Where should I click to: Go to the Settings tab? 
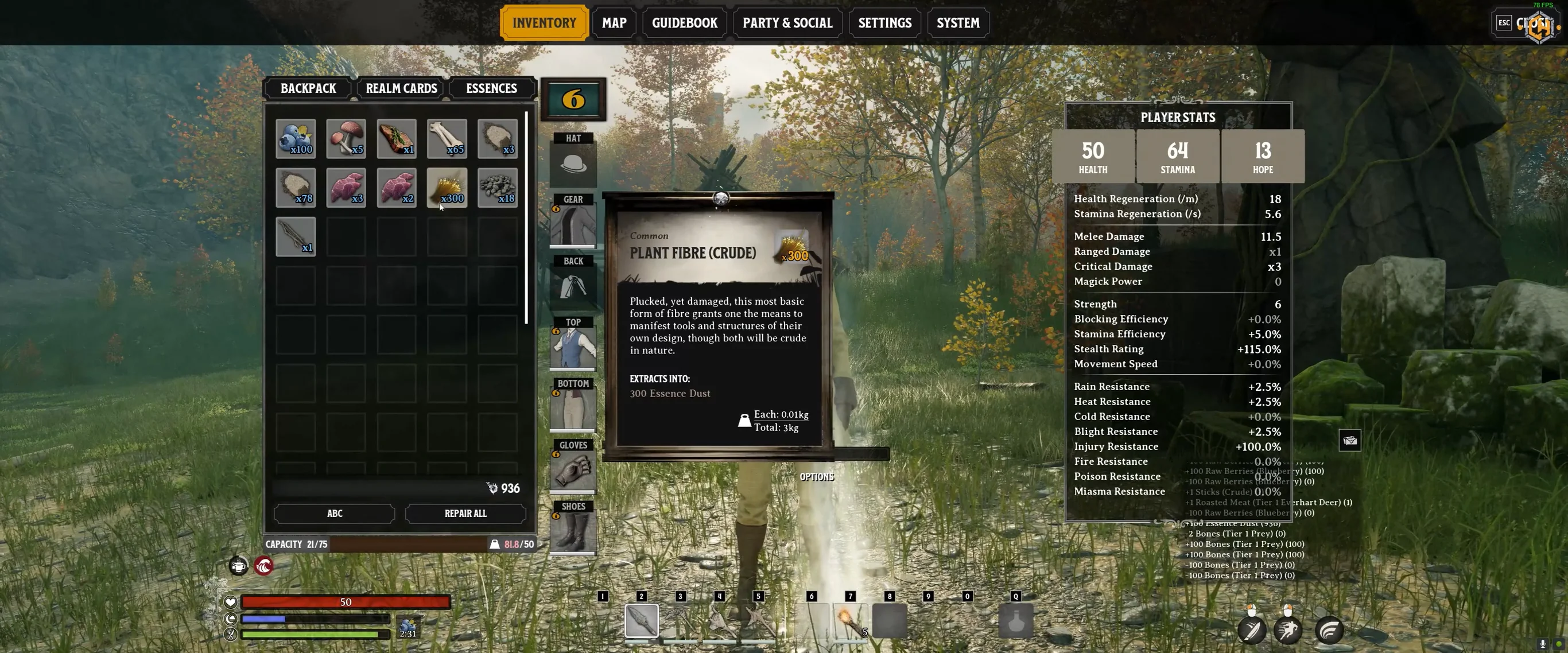coord(884,23)
